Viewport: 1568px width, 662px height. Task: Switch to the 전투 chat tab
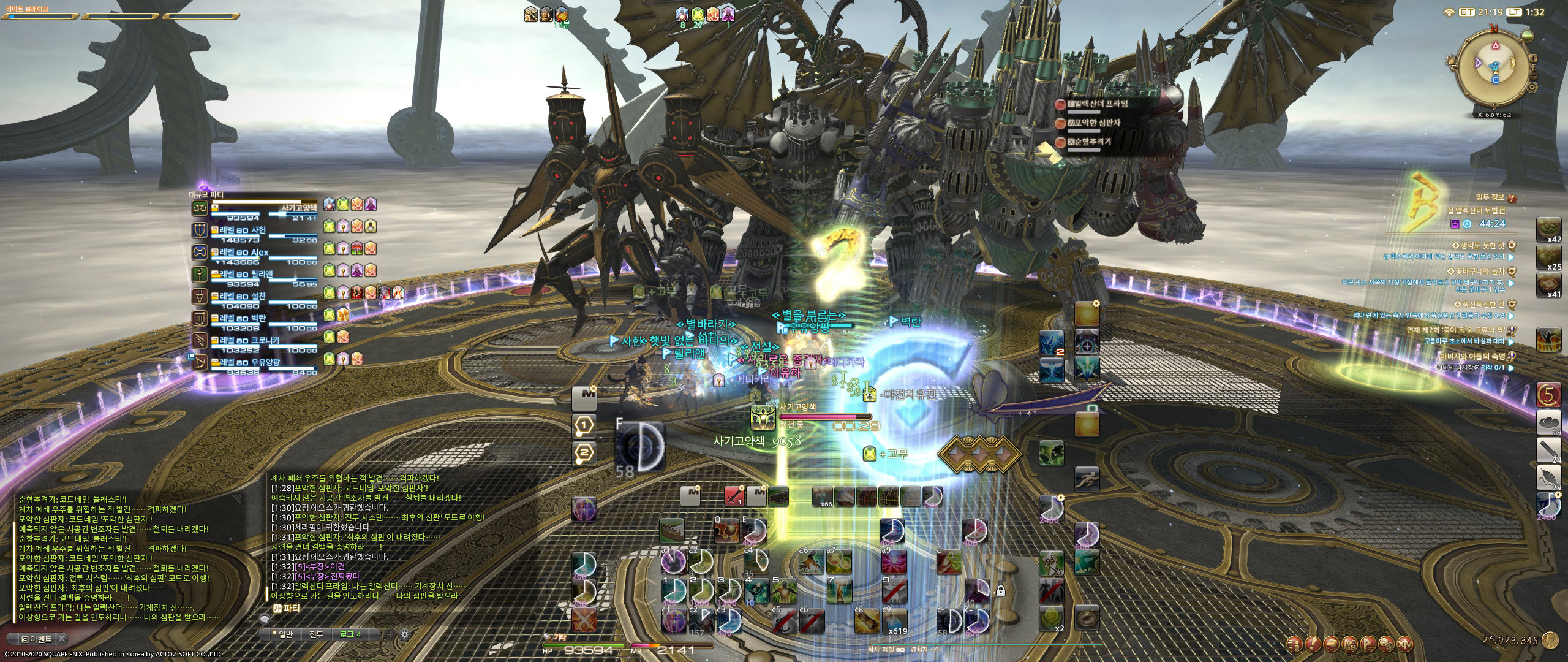coord(316,634)
